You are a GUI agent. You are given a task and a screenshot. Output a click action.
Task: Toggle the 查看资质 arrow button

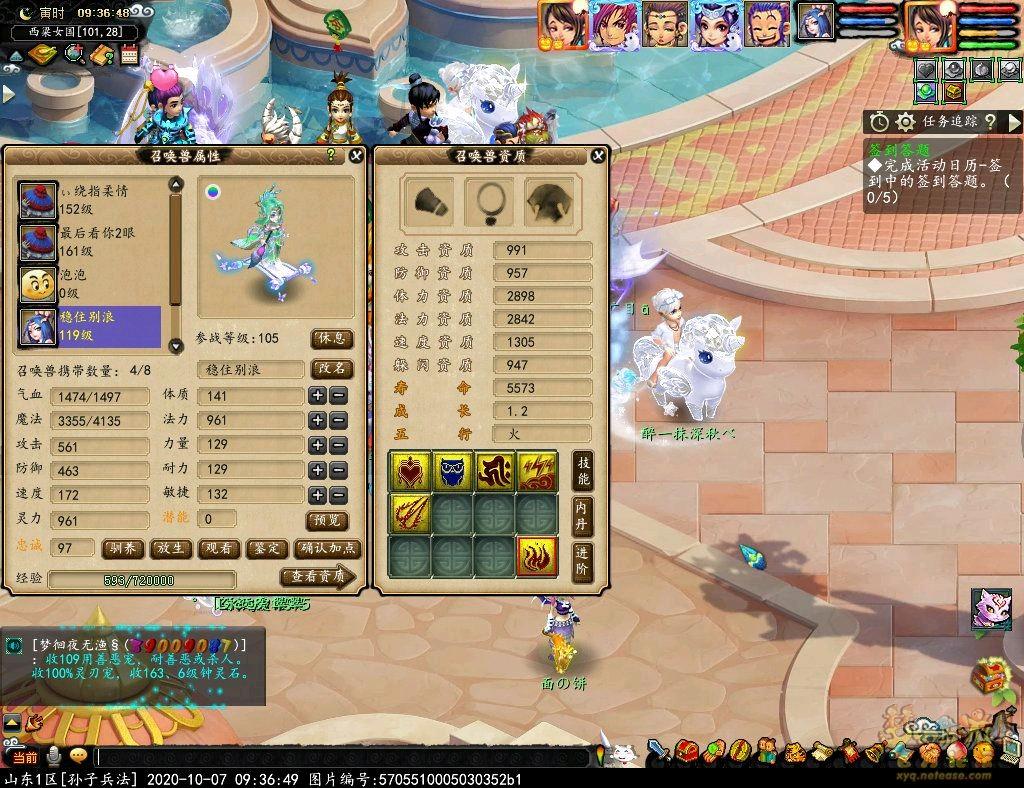pos(317,577)
